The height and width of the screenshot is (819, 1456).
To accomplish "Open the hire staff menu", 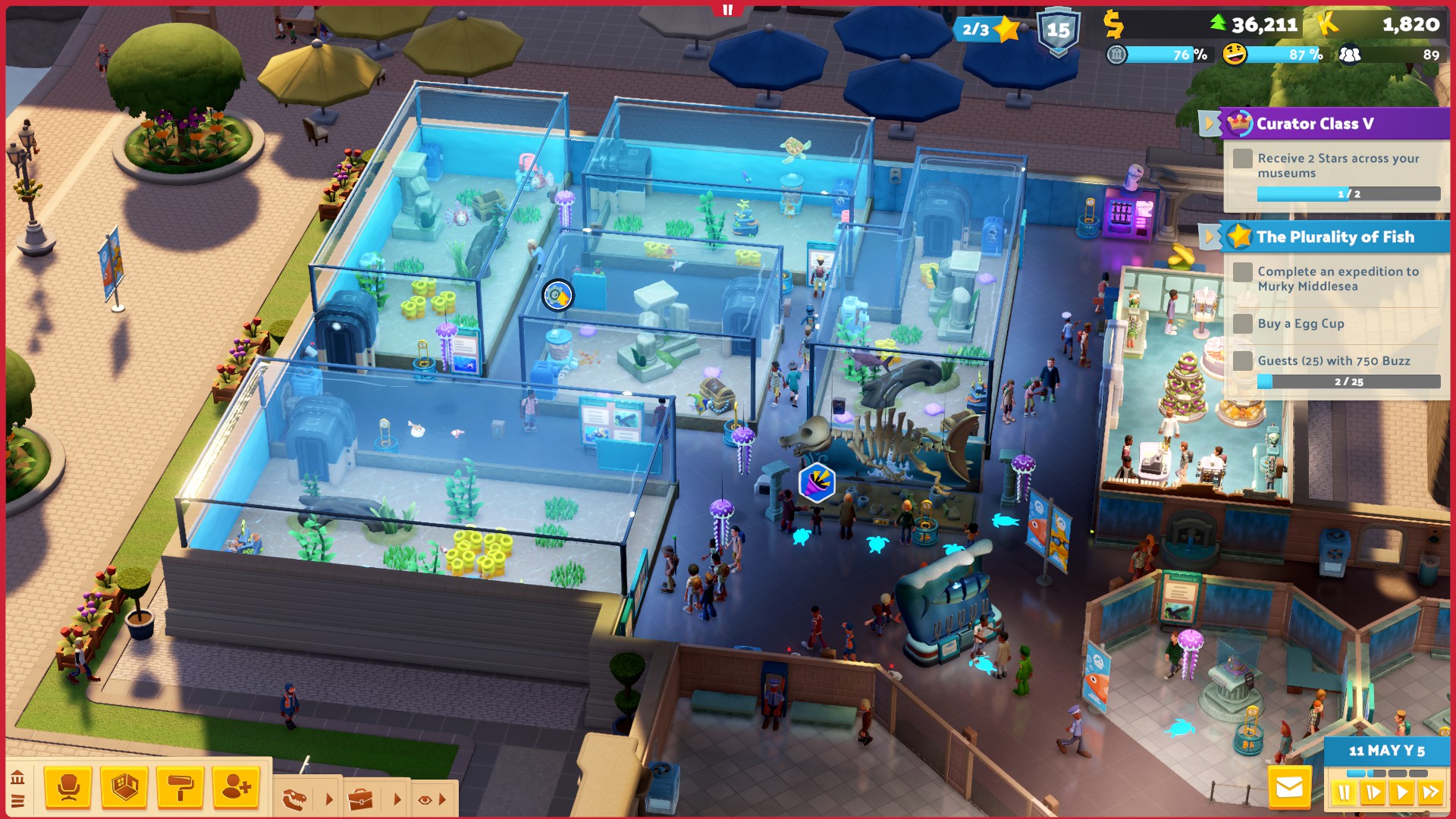I will pyautogui.click(x=236, y=787).
